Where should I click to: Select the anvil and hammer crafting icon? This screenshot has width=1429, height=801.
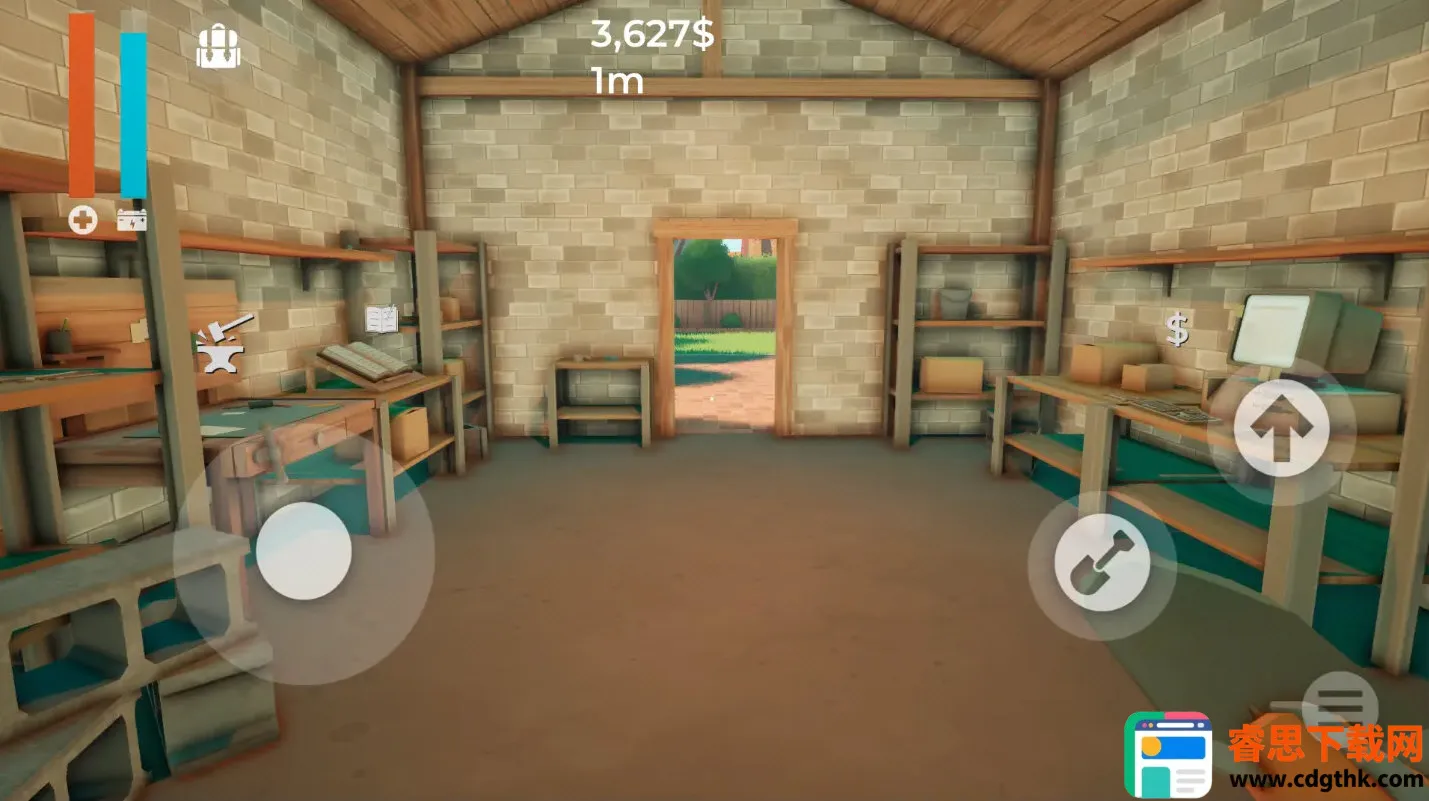click(224, 343)
